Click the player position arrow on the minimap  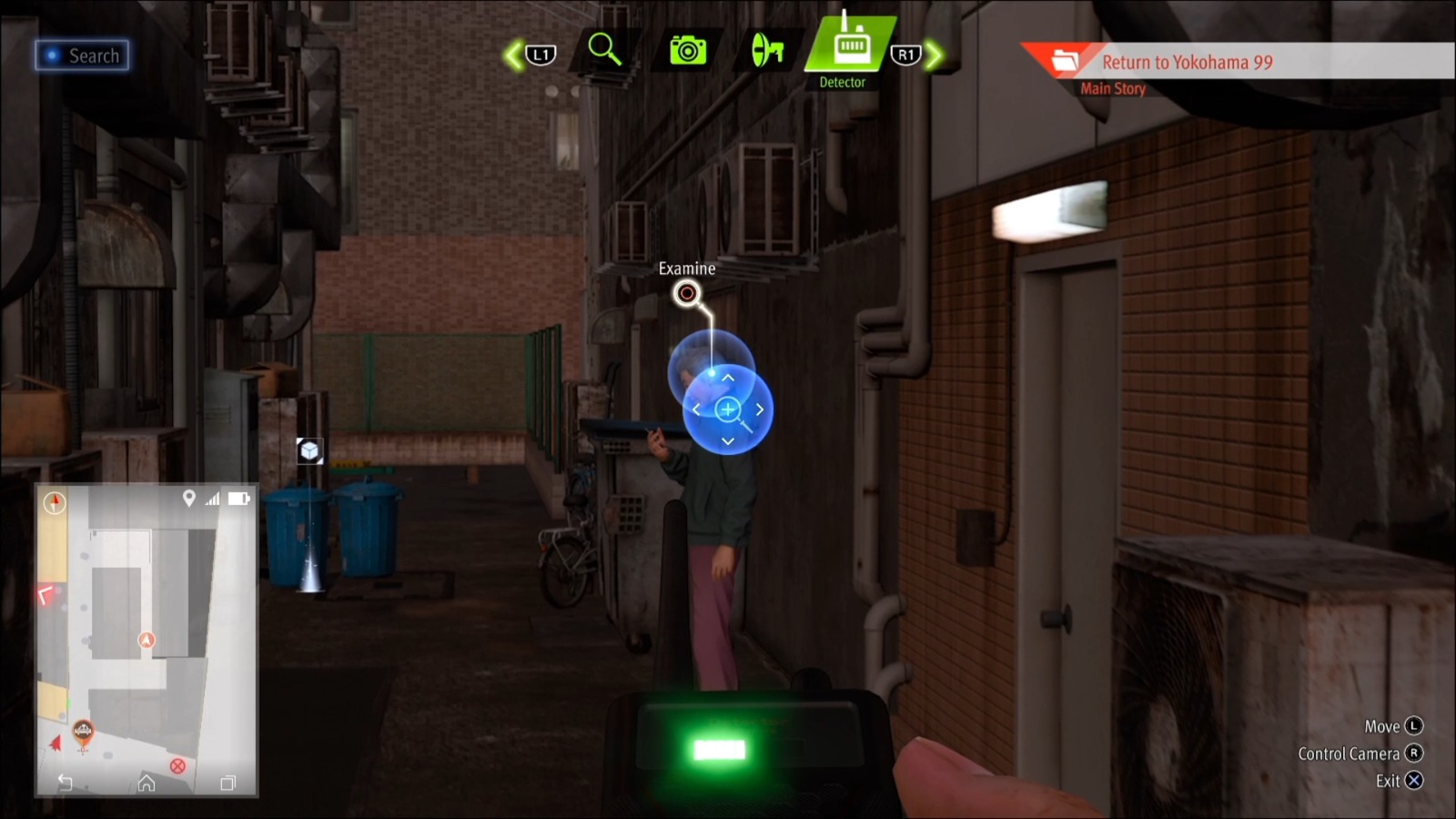(146, 639)
